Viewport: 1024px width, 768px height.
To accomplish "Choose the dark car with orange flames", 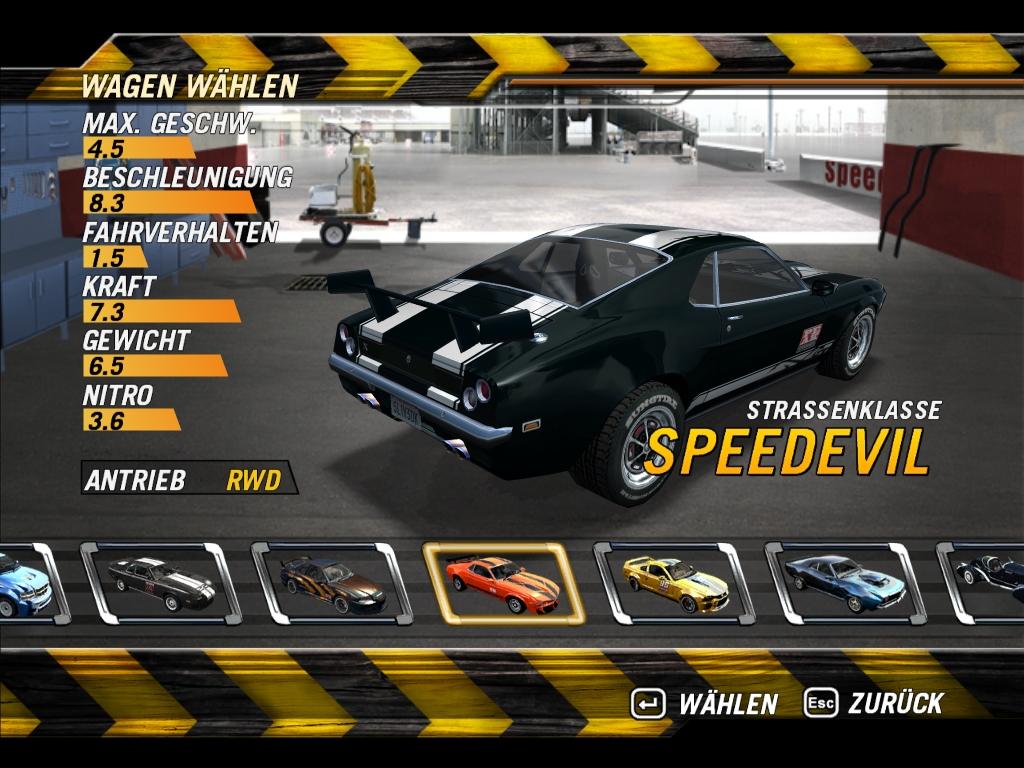I will point(332,584).
